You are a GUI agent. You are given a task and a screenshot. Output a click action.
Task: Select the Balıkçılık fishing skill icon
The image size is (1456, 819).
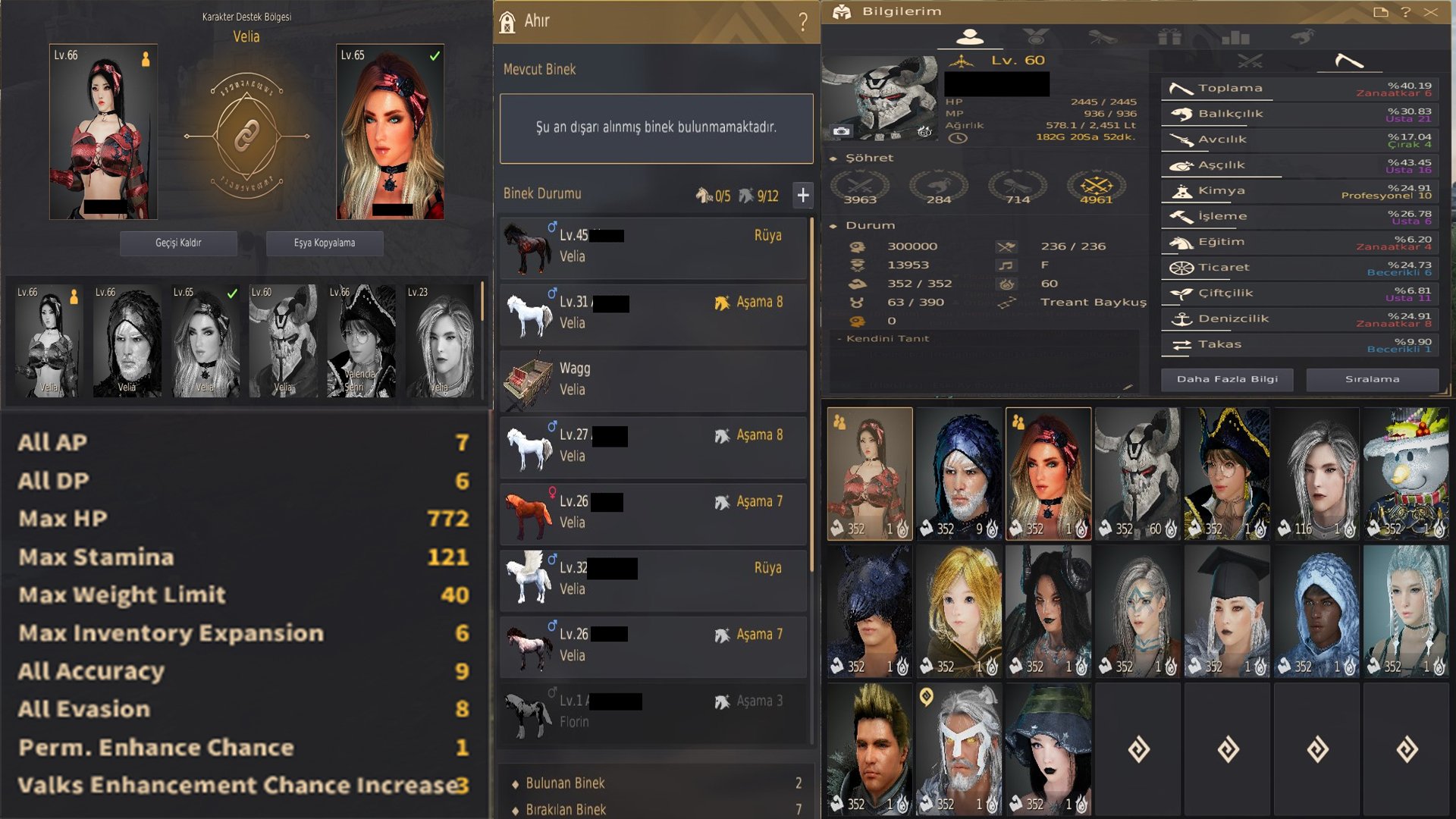[x=1180, y=114]
